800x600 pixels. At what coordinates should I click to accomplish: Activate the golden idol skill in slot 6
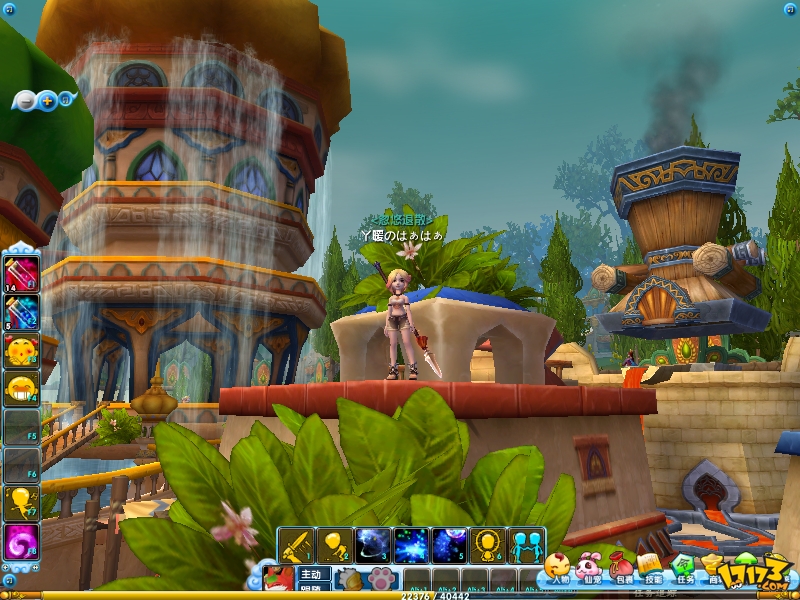488,546
